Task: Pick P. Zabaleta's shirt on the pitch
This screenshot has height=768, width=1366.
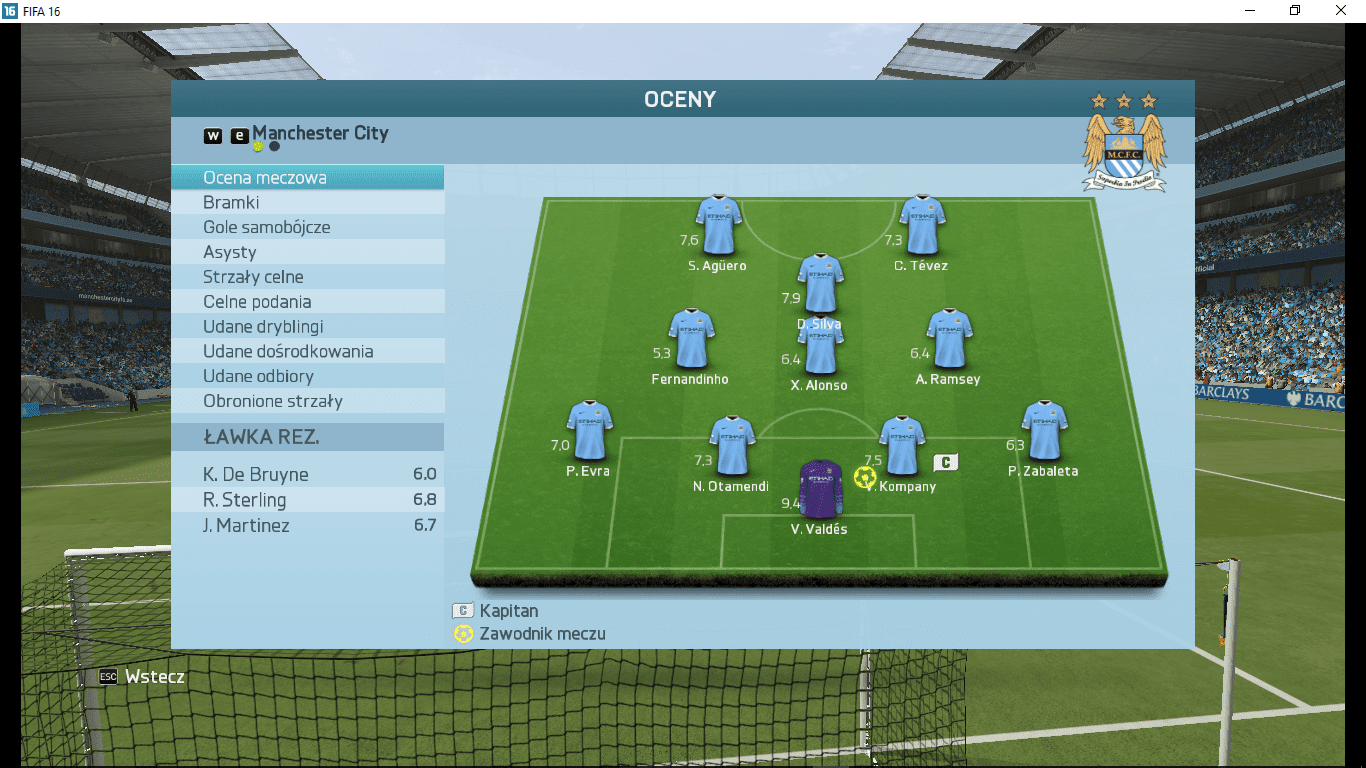Action: tap(1045, 431)
